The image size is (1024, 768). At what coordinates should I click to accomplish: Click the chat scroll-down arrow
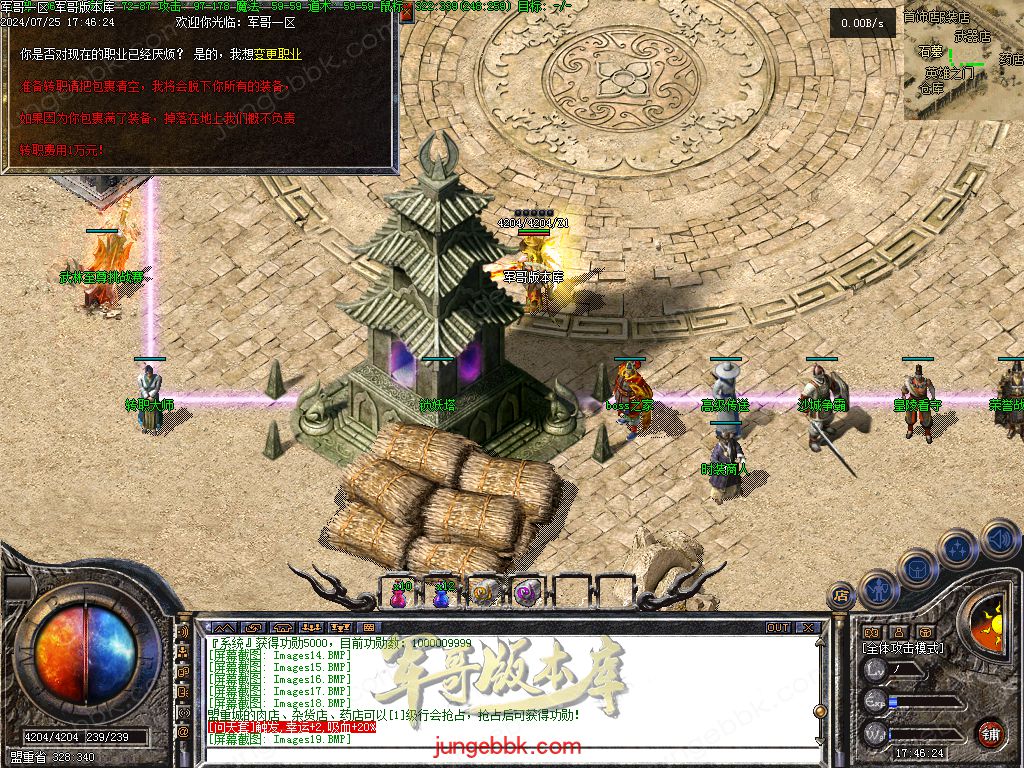click(820, 740)
